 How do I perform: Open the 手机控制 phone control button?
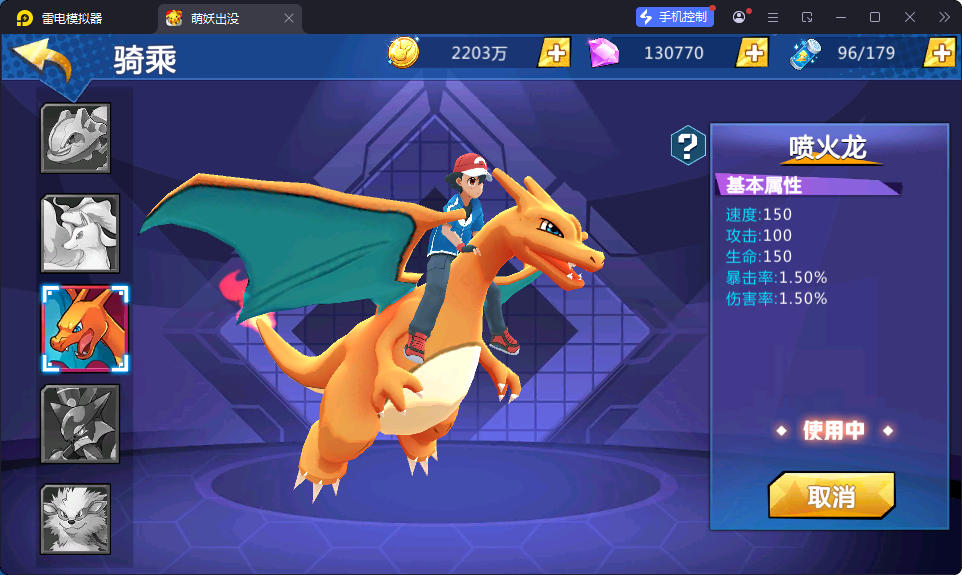tap(674, 17)
